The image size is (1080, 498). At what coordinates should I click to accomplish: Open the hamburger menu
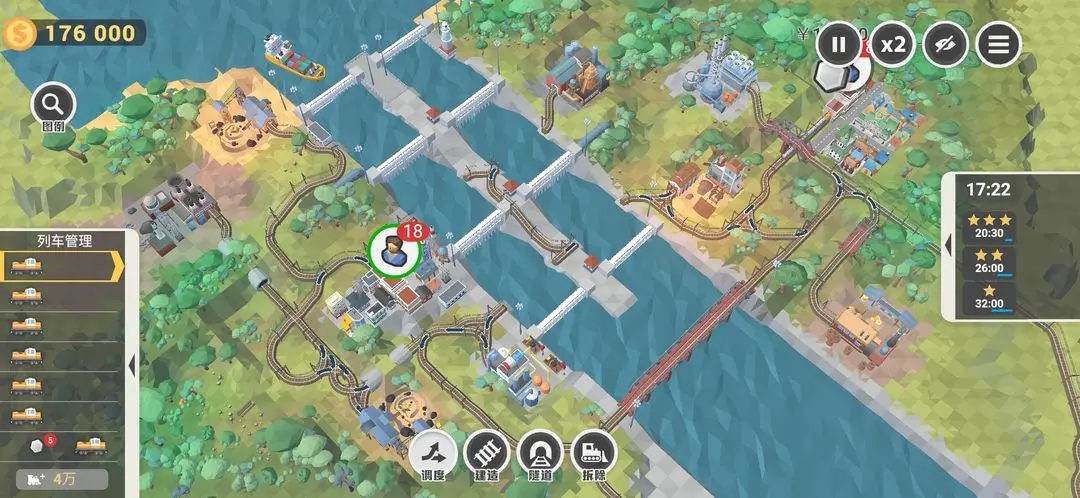pos(998,44)
